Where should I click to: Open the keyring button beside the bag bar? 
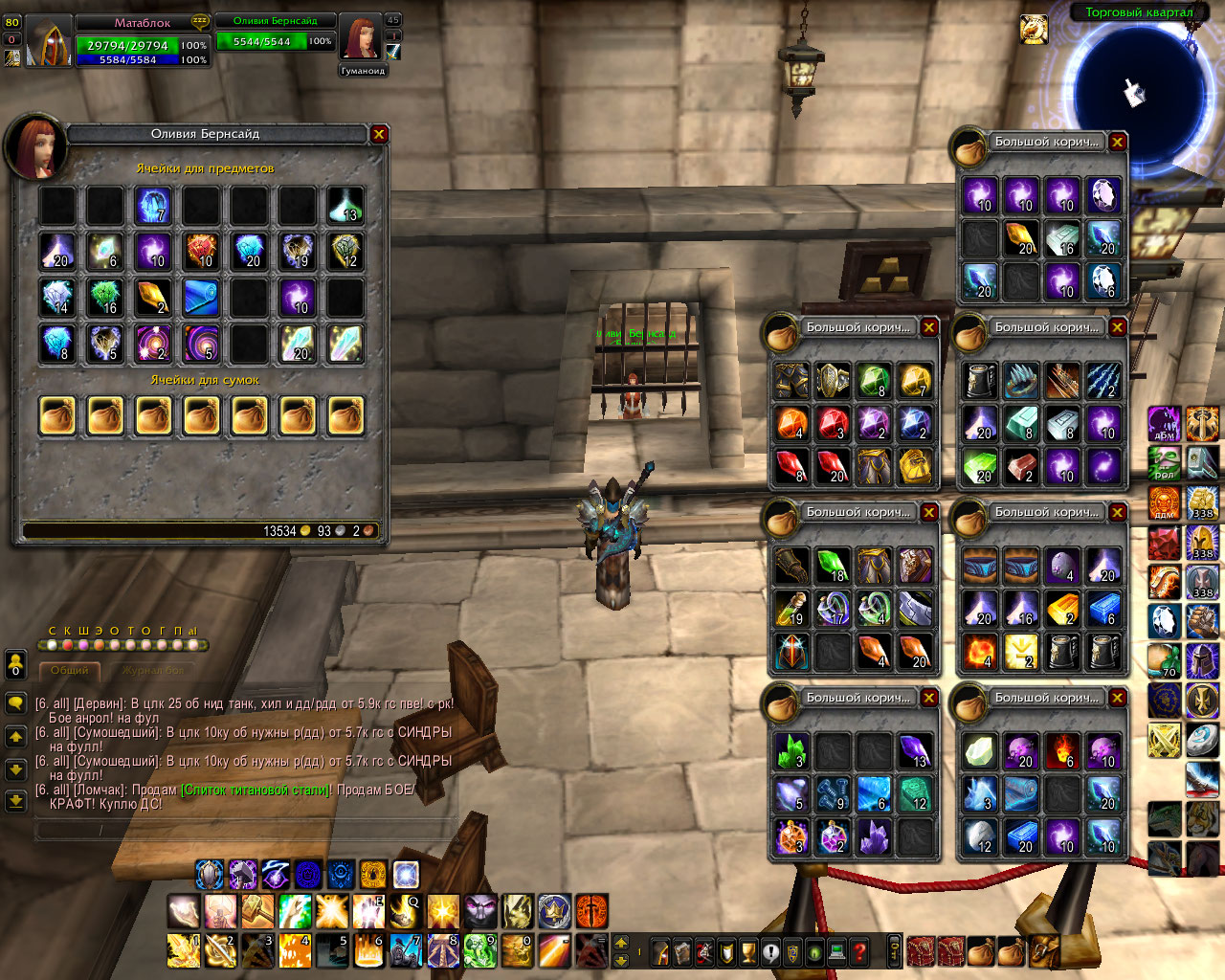click(896, 952)
